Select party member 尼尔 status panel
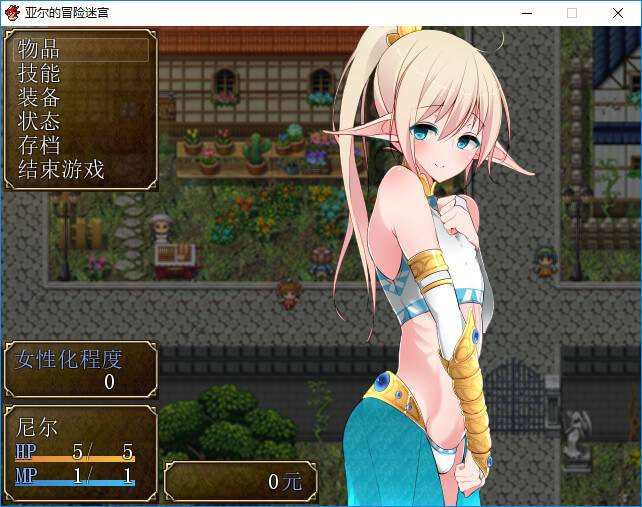This screenshot has height=507, width=642. click(x=79, y=453)
